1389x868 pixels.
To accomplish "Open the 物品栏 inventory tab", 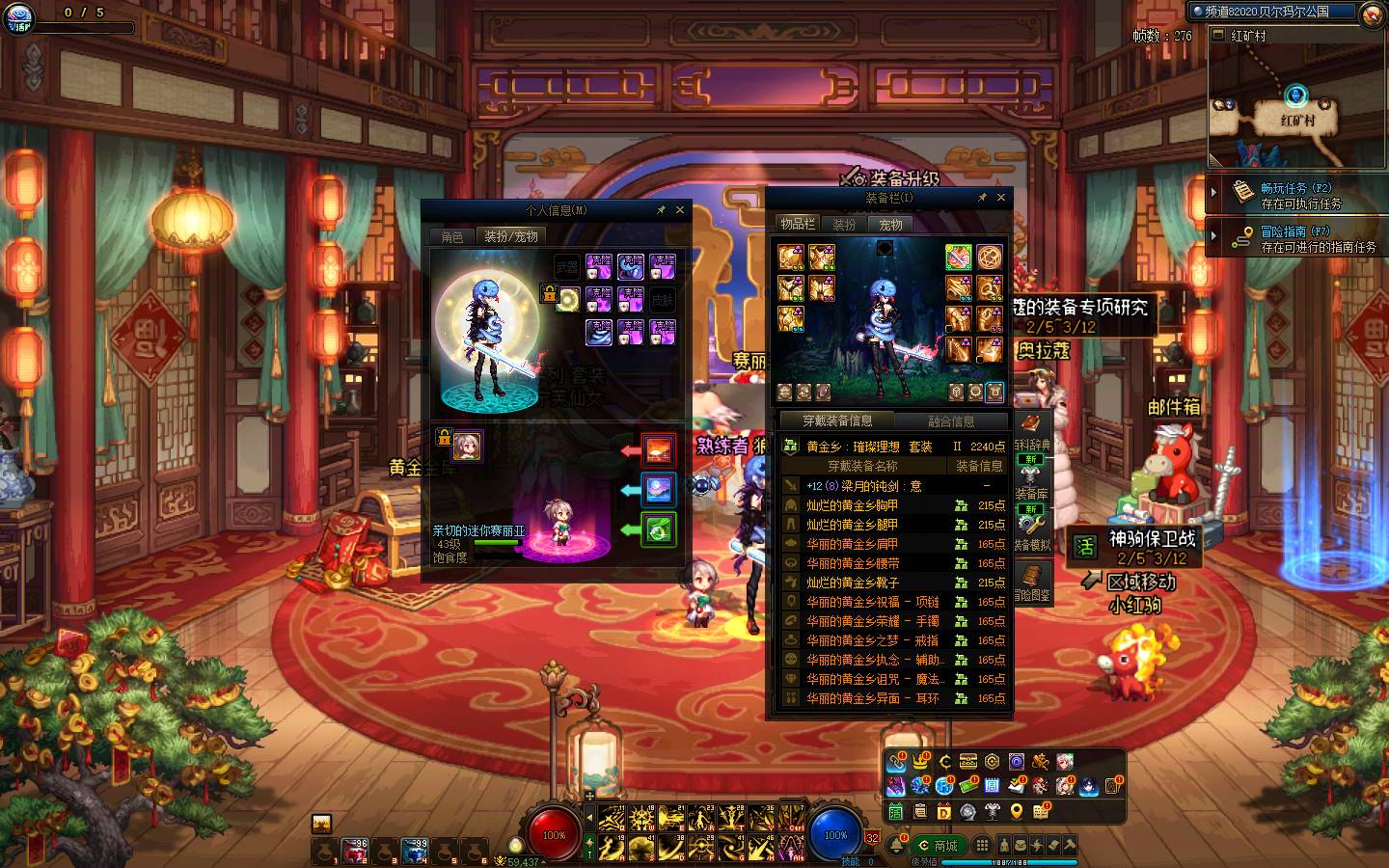I will (798, 224).
